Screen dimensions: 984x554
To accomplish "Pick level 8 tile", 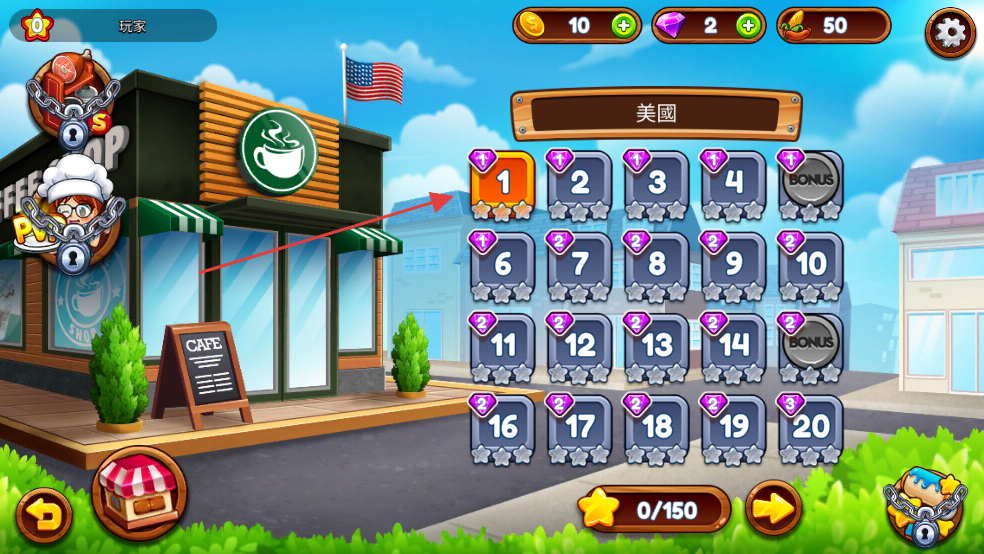I will [657, 266].
